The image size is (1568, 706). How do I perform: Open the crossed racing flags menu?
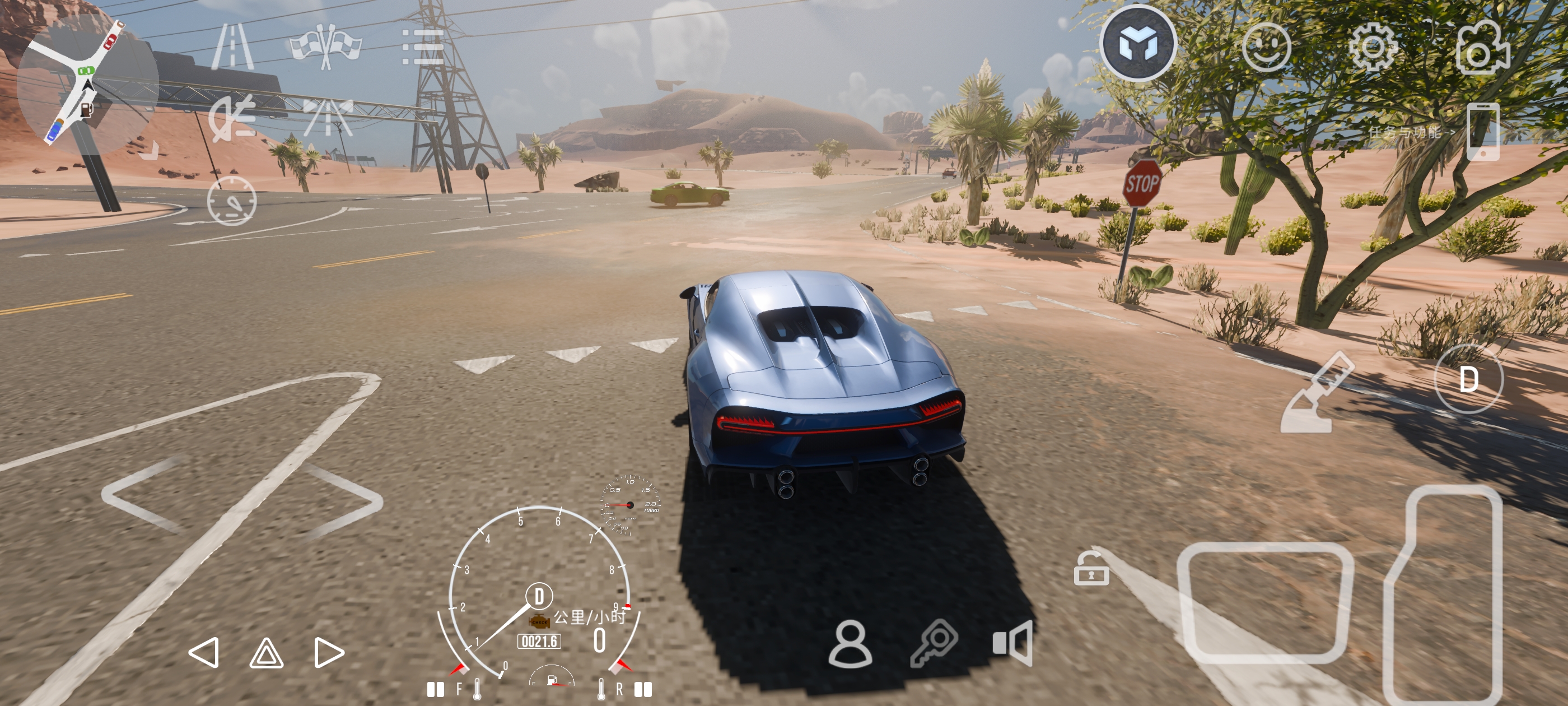coord(326,47)
